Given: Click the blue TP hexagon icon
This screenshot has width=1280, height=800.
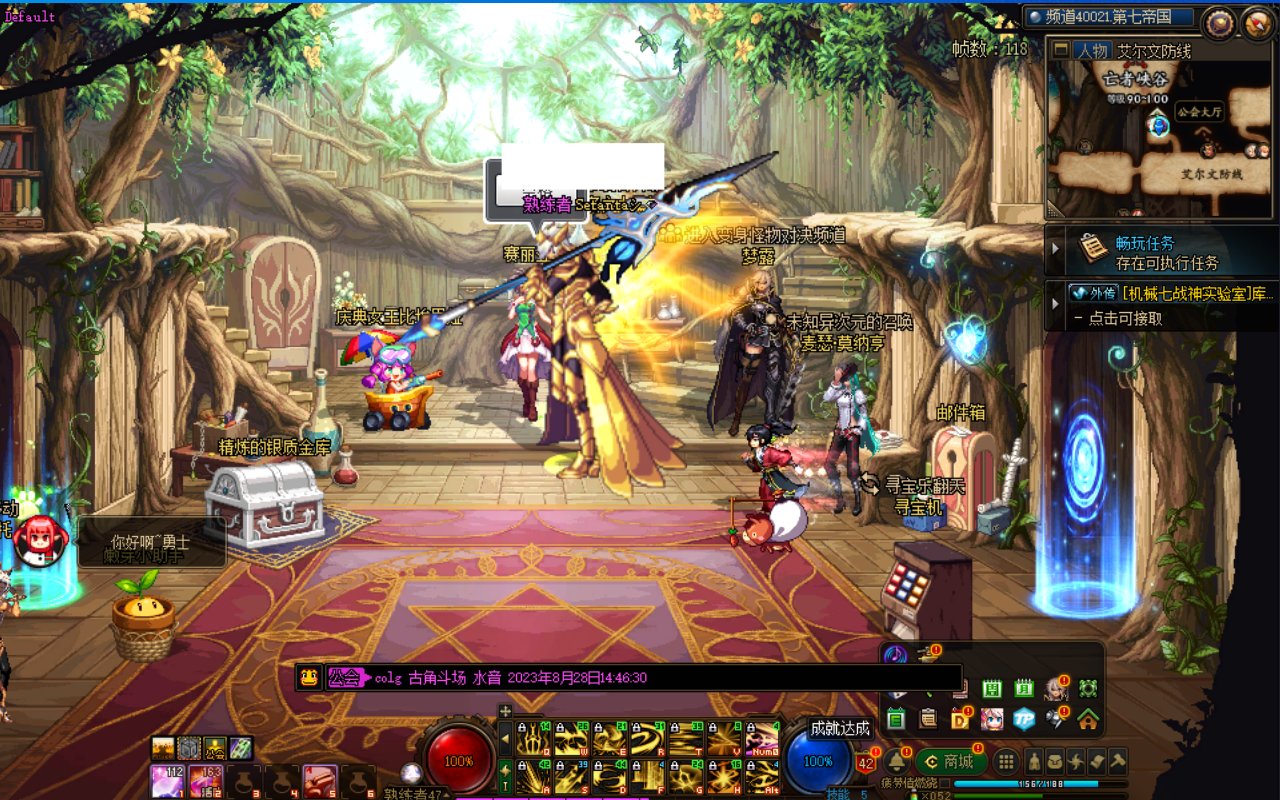Looking at the screenshot, I should click(x=1023, y=718).
